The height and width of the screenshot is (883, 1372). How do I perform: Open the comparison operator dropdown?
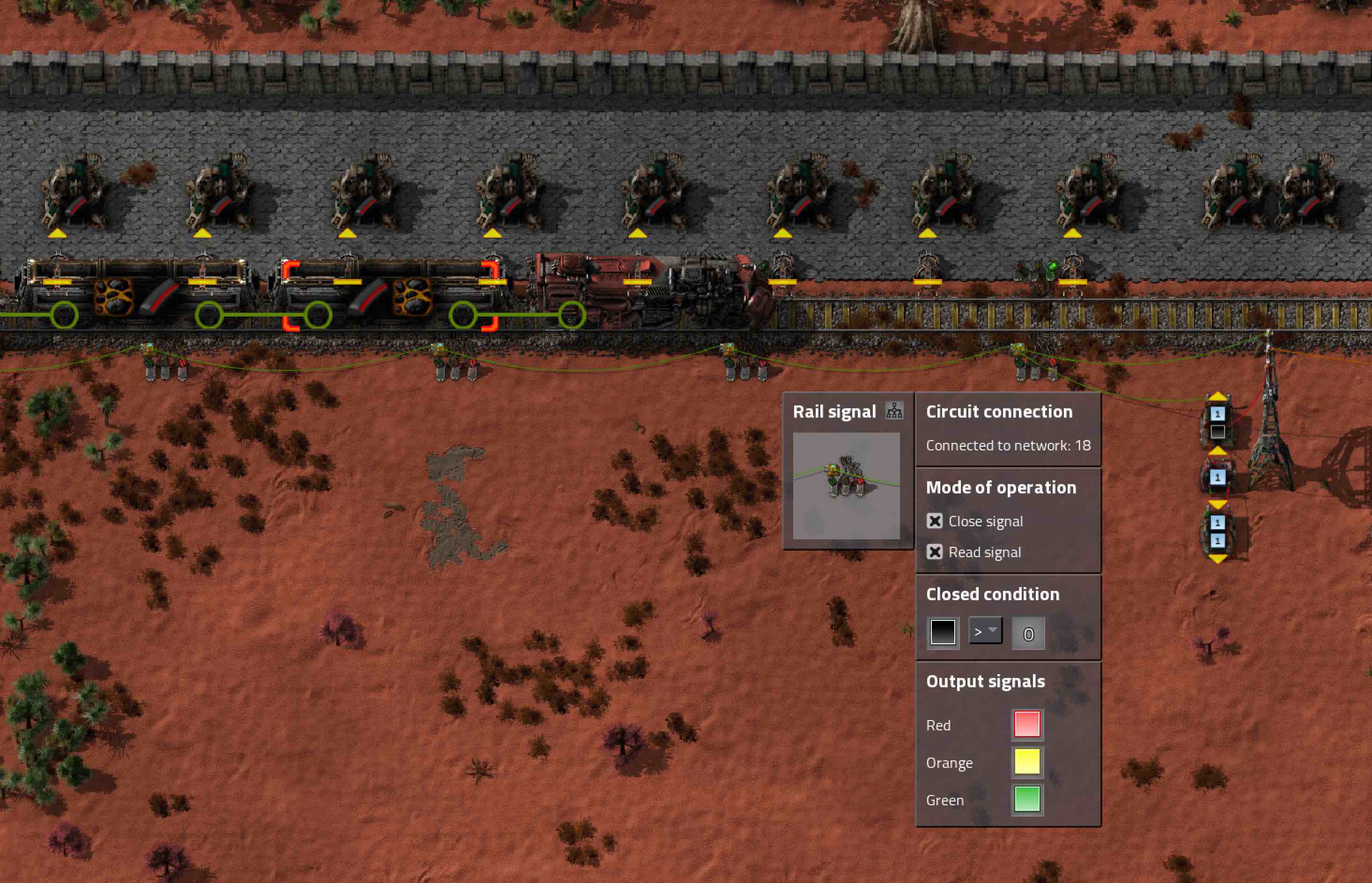pyautogui.click(x=985, y=631)
